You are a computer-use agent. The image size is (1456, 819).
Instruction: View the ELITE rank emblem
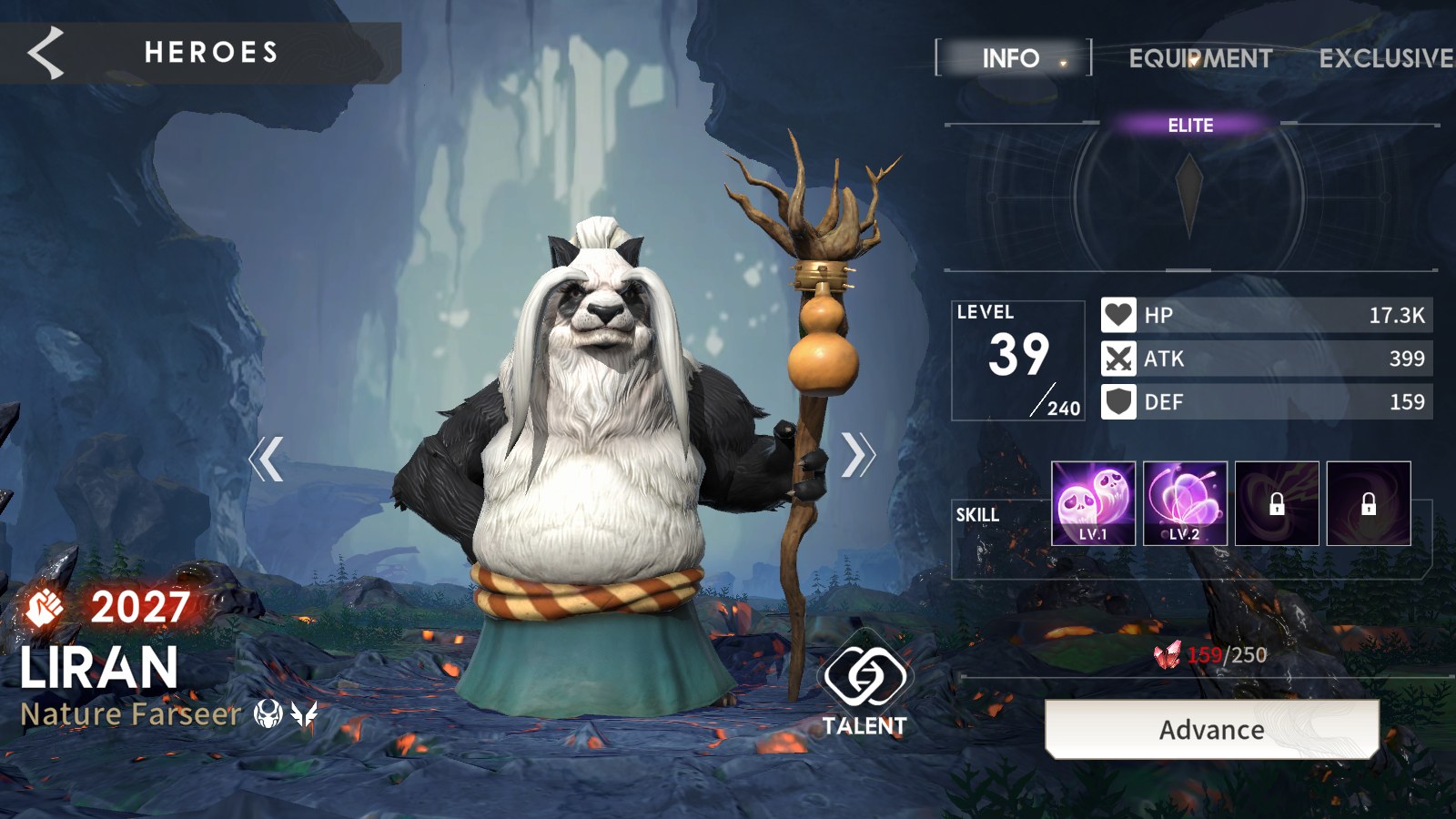point(1189,193)
